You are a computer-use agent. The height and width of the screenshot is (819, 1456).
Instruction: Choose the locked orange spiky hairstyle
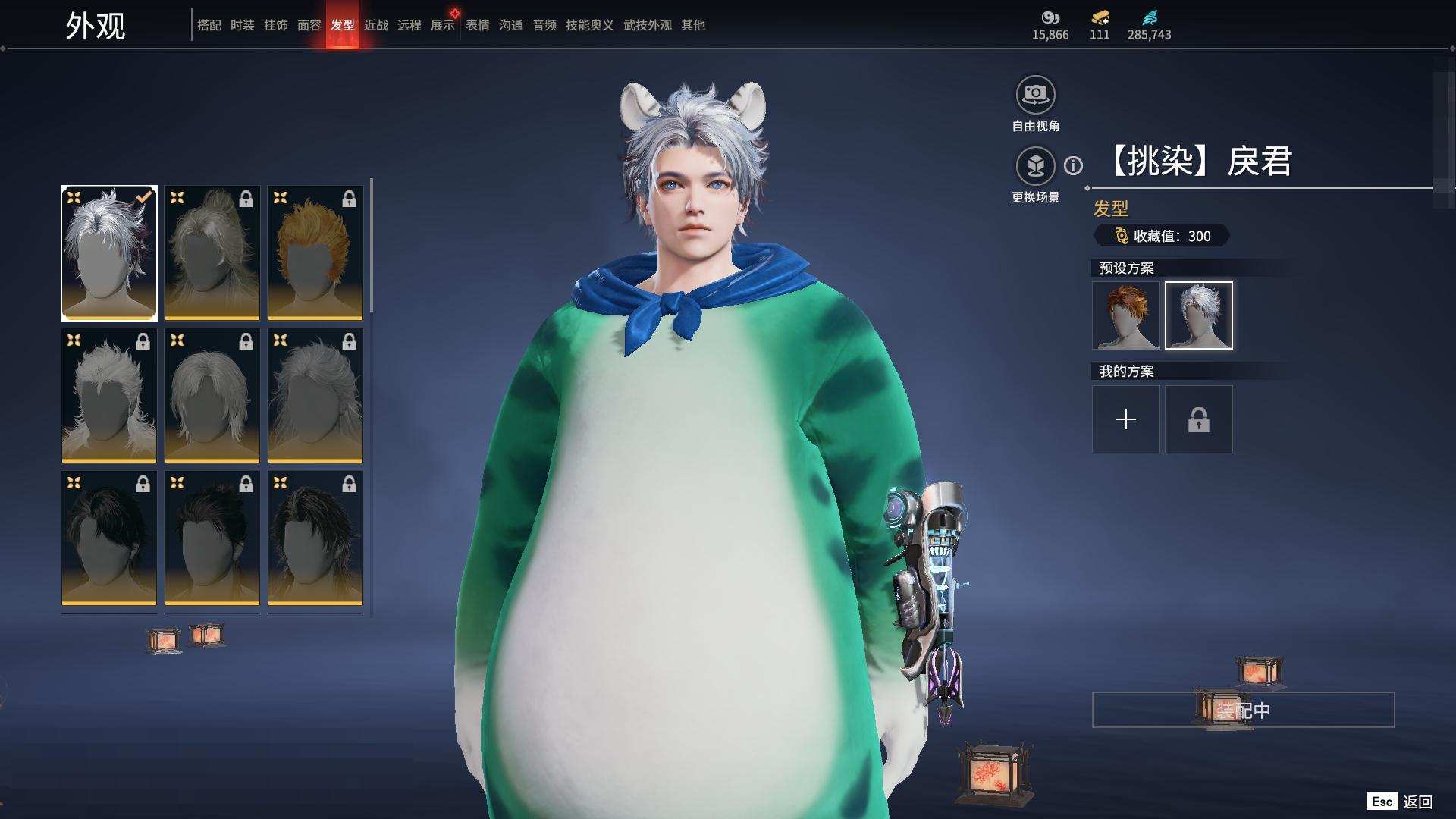coord(315,253)
